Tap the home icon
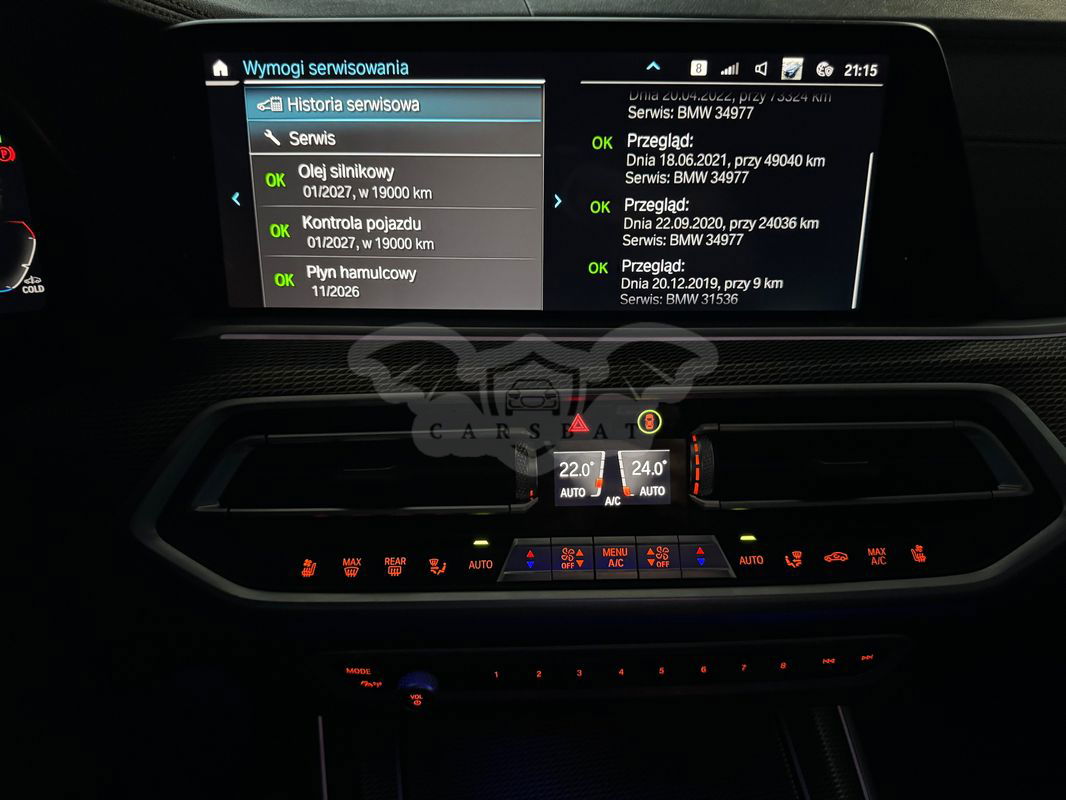Screen dimensions: 1066x800 (220, 68)
